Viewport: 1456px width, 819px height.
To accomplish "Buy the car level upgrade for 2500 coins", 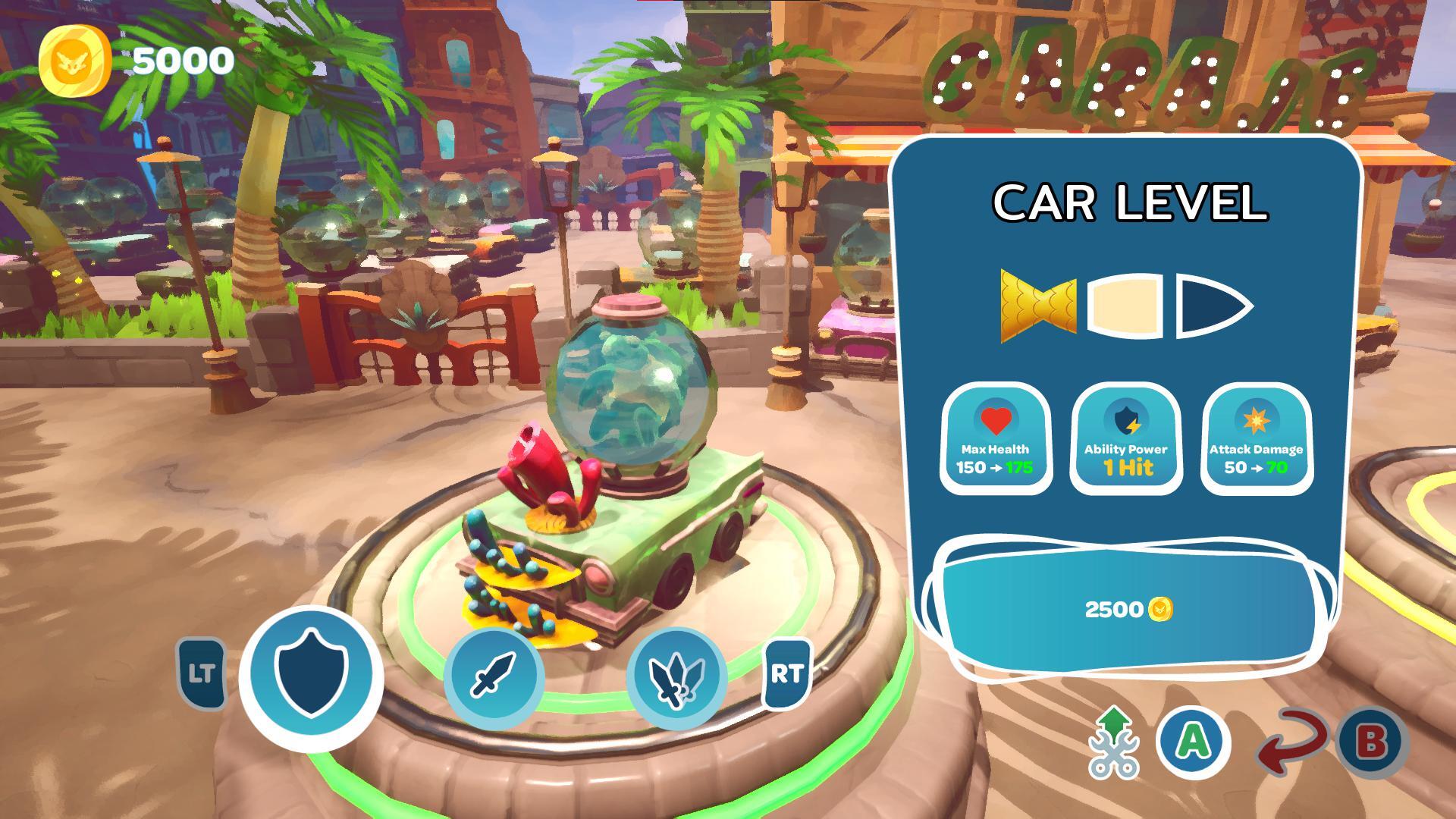I will point(1128,608).
